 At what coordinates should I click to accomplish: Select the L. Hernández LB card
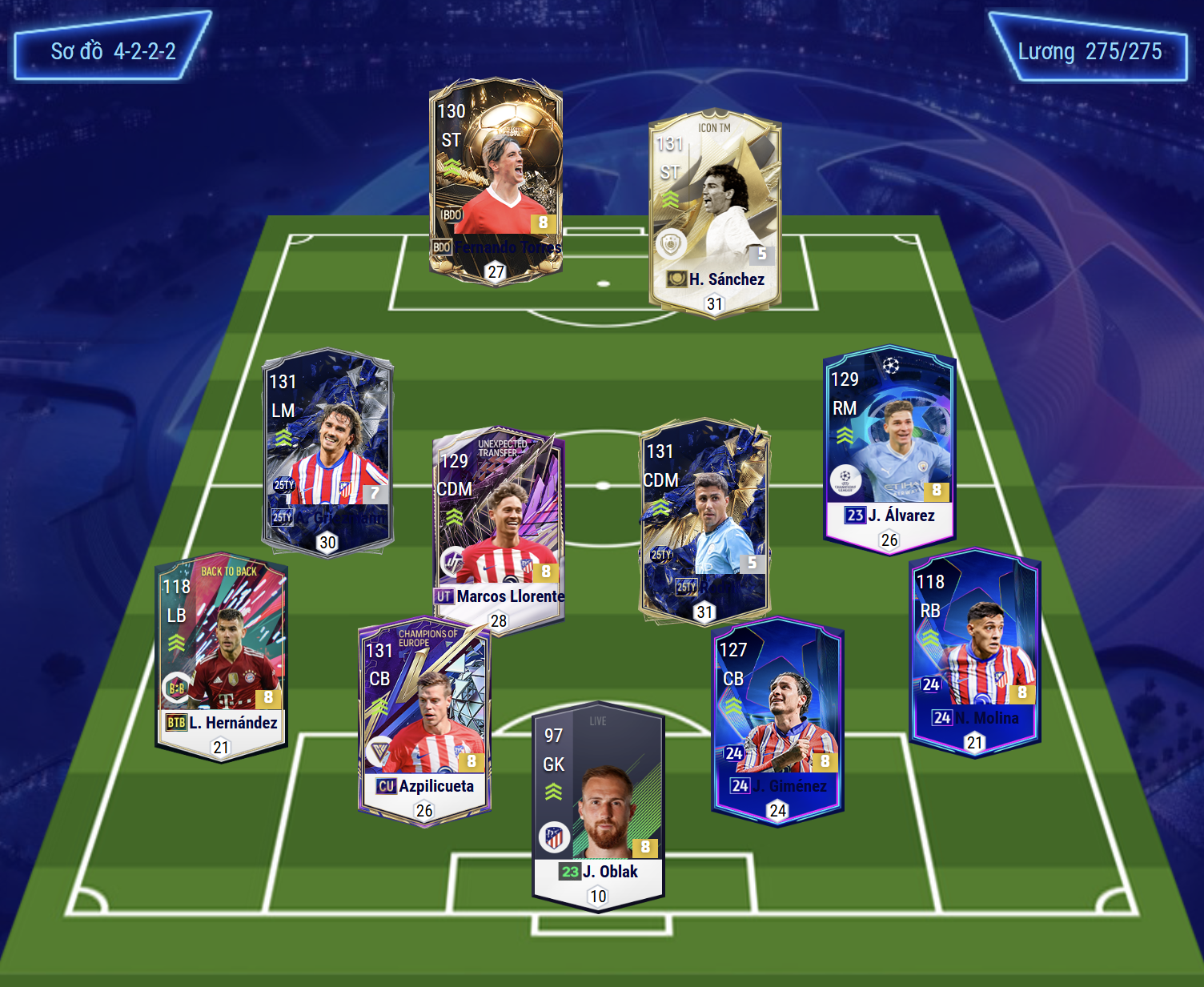click(x=221, y=656)
